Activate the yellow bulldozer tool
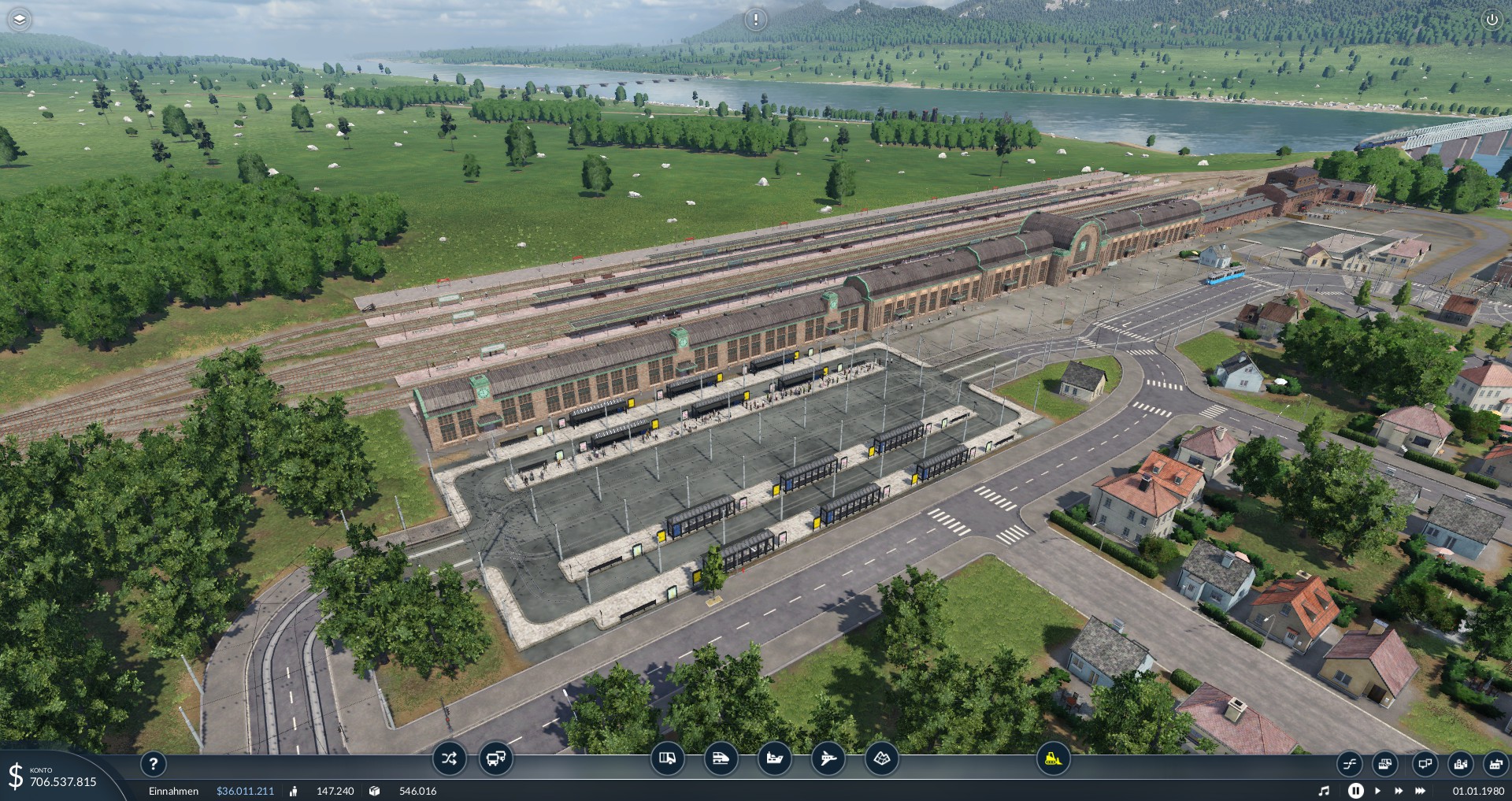The width and height of the screenshot is (1512, 801). [1053, 759]
